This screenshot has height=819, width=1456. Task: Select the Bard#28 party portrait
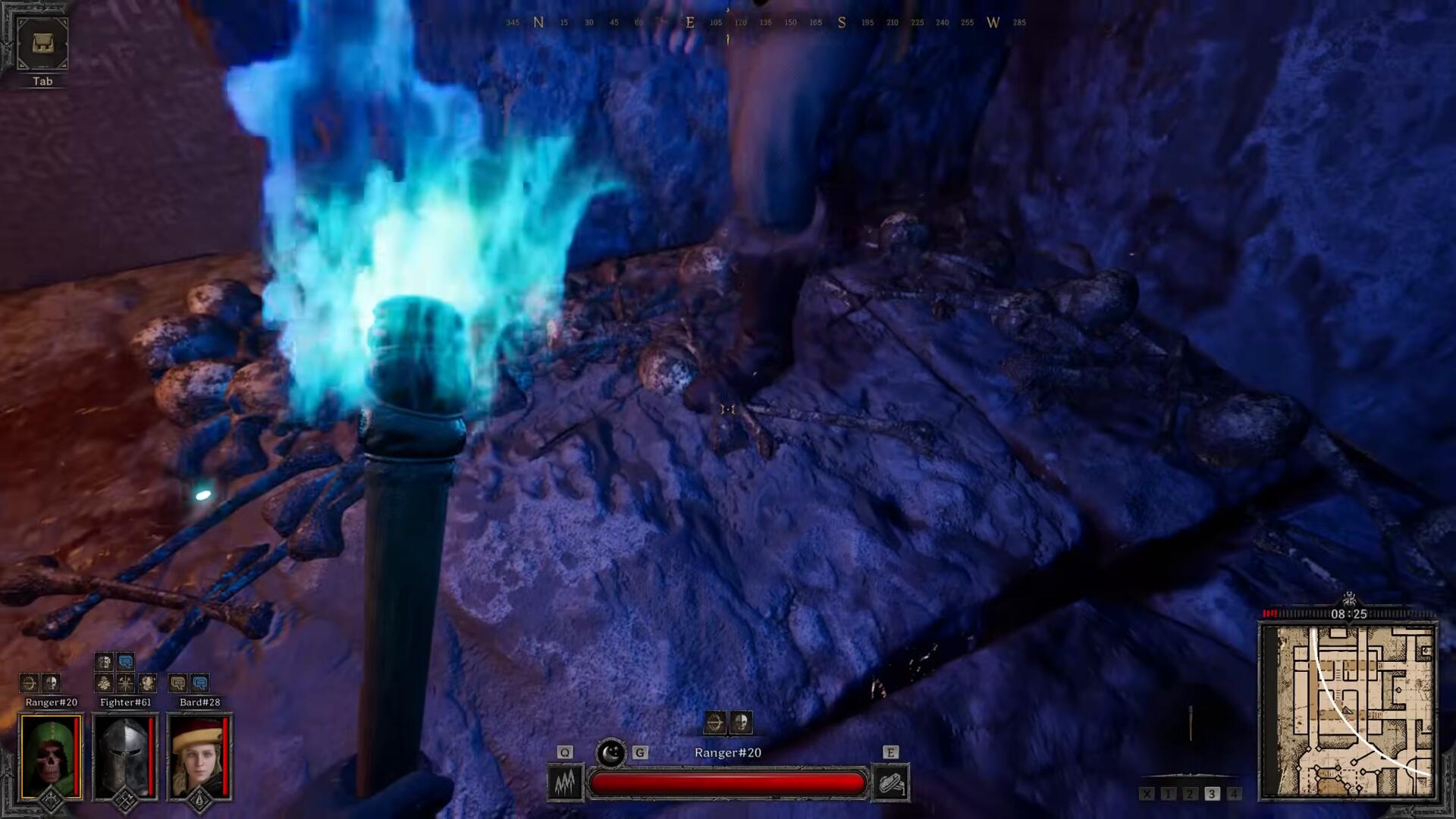click(199, 757)
